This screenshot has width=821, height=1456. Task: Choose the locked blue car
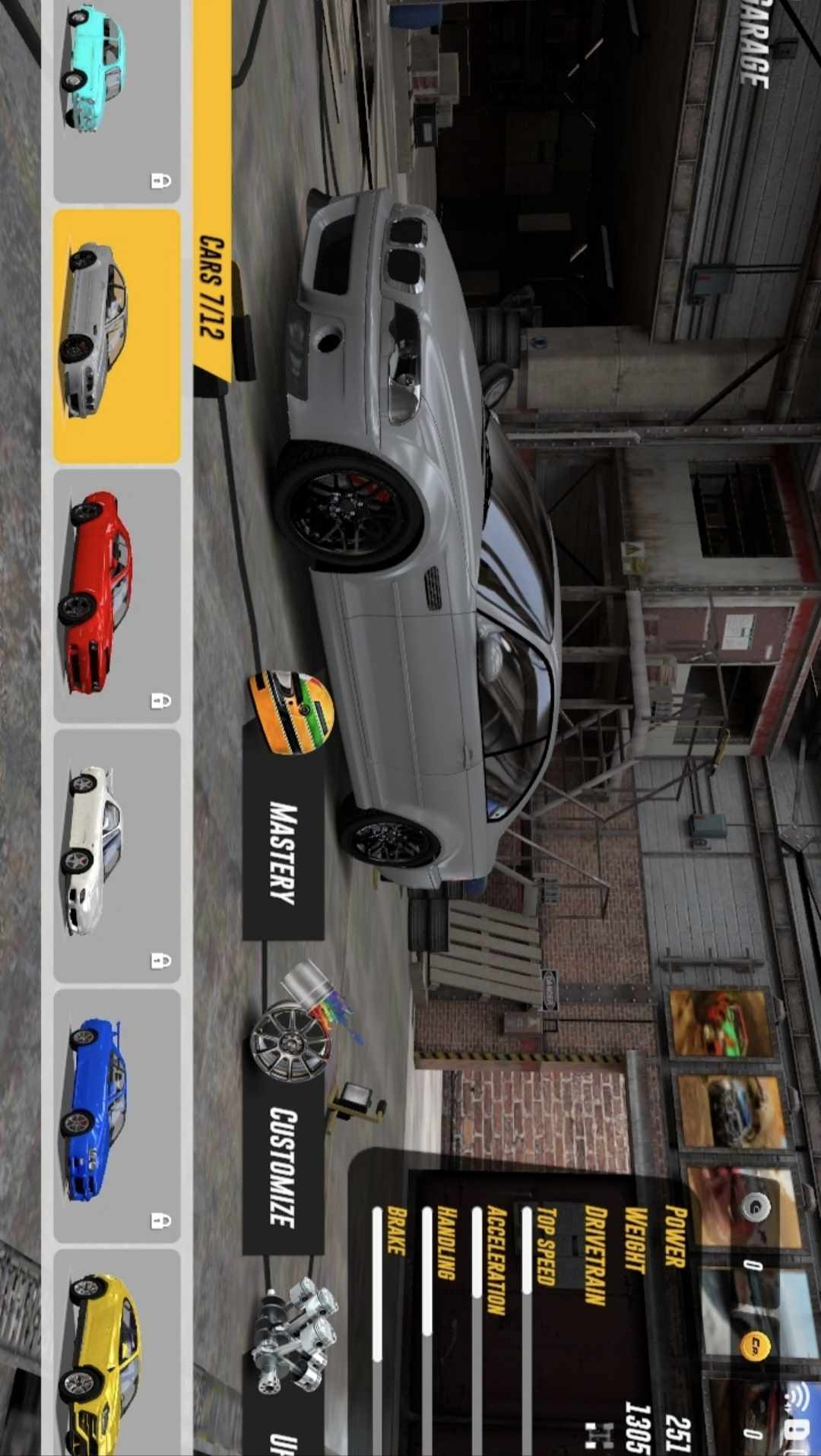click(116, 1115)
